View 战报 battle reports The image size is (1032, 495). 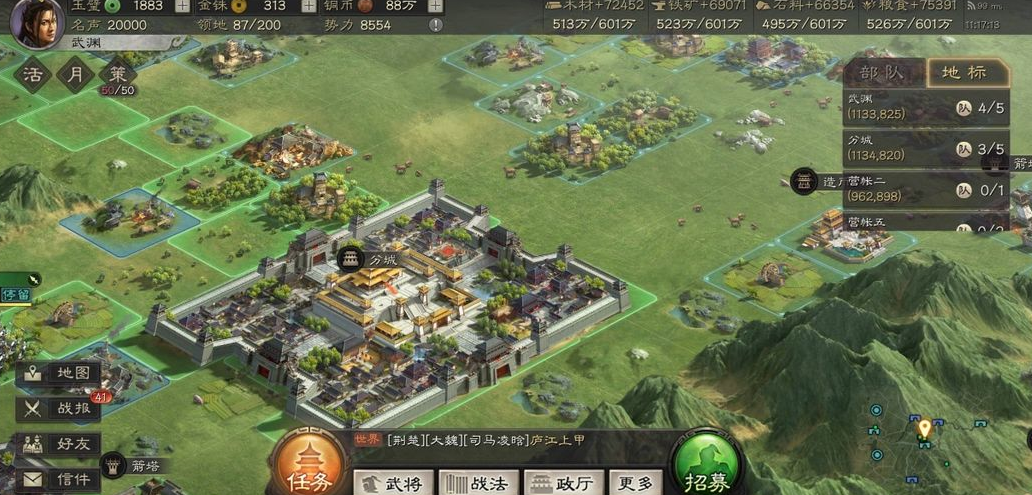61,408
